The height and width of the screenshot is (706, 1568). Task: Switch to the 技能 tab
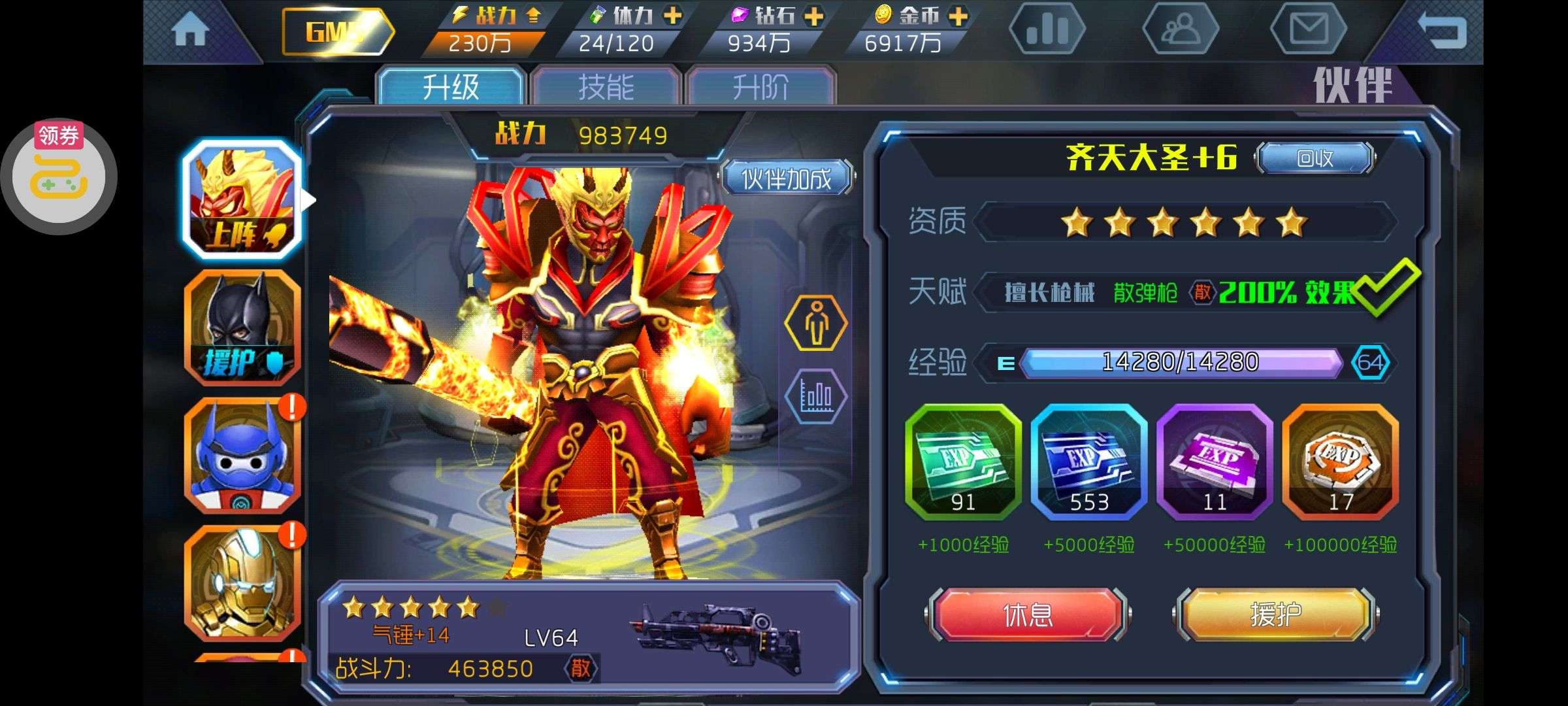point(606,87)
